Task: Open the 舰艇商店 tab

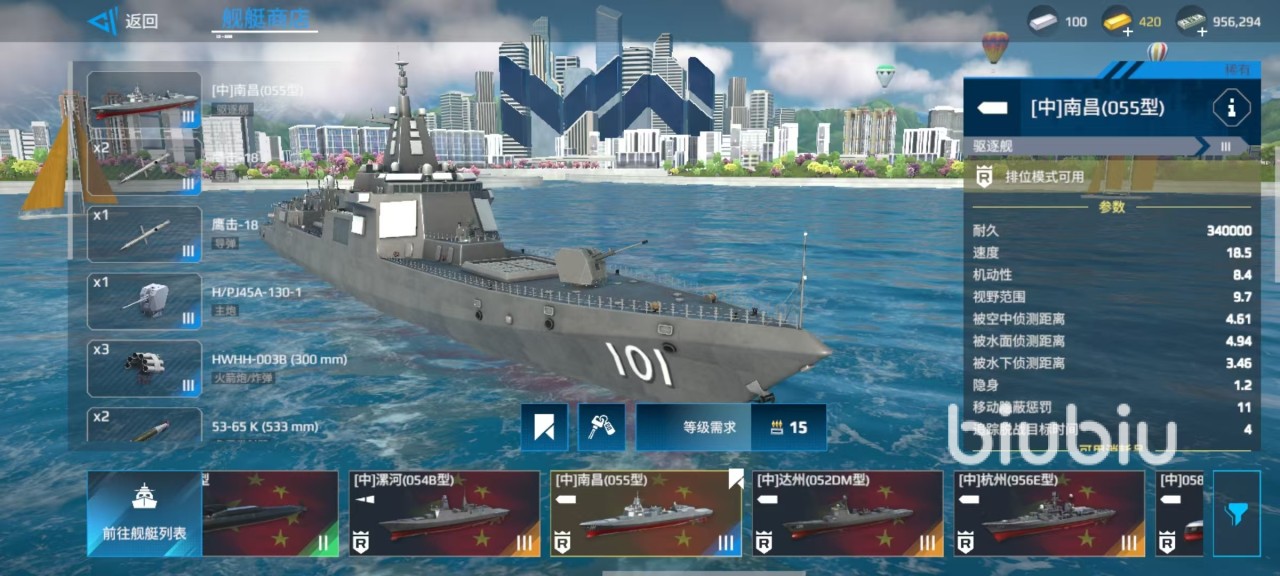Action: pyautogui.click(x=265, y=19)
